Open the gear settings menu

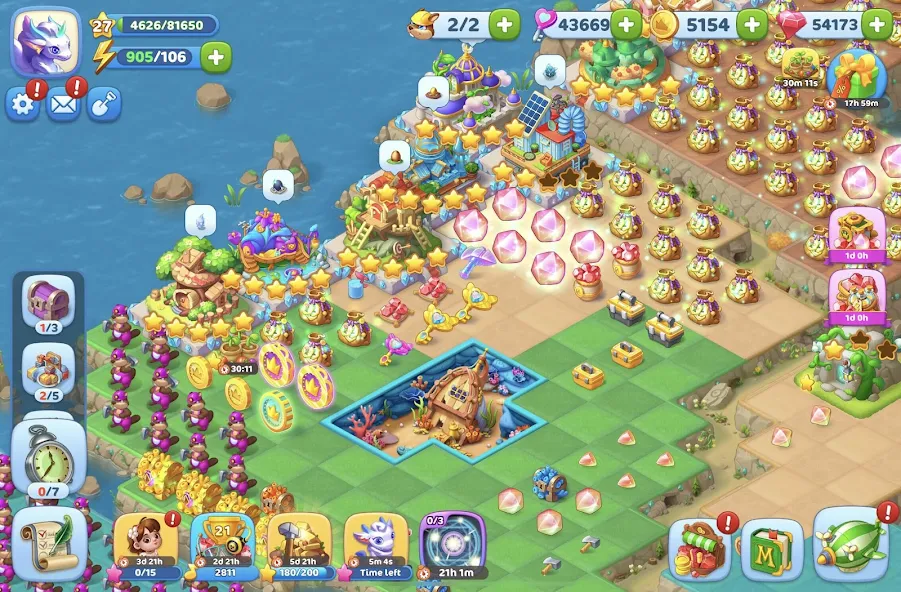click(22, 104)
